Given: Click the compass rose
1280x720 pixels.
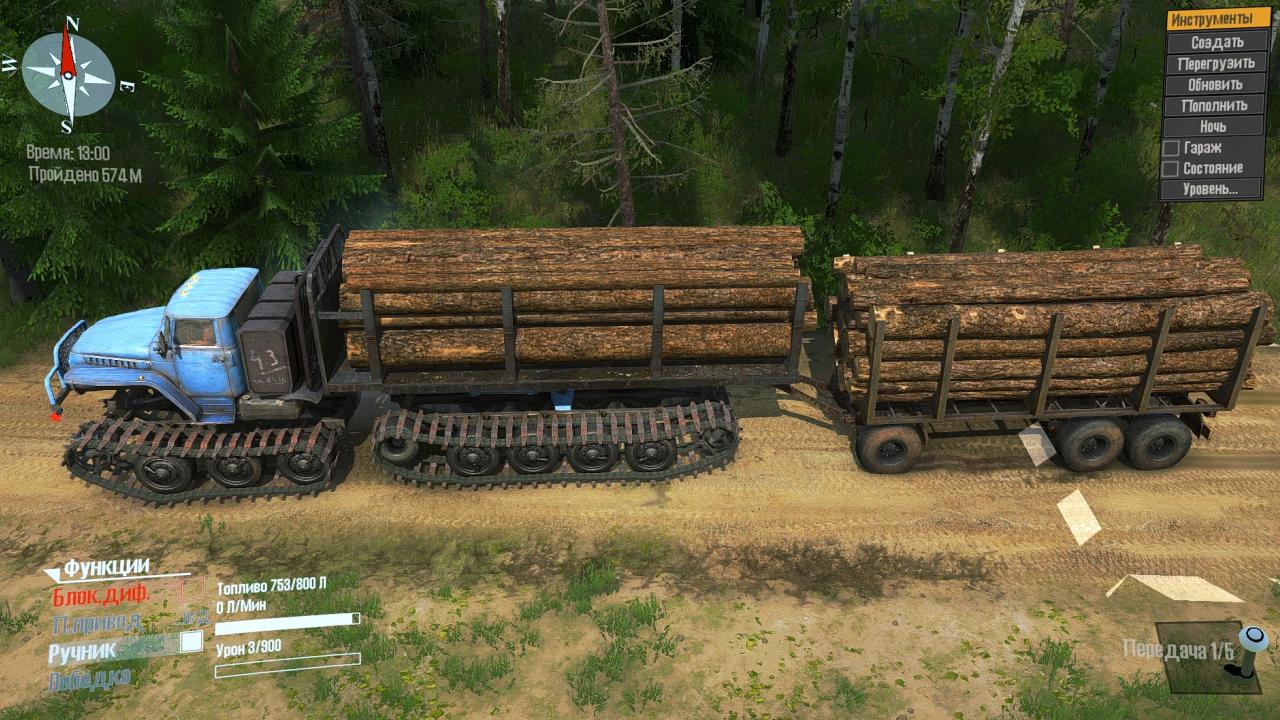Looking at the screenshot, I should 68,75.
